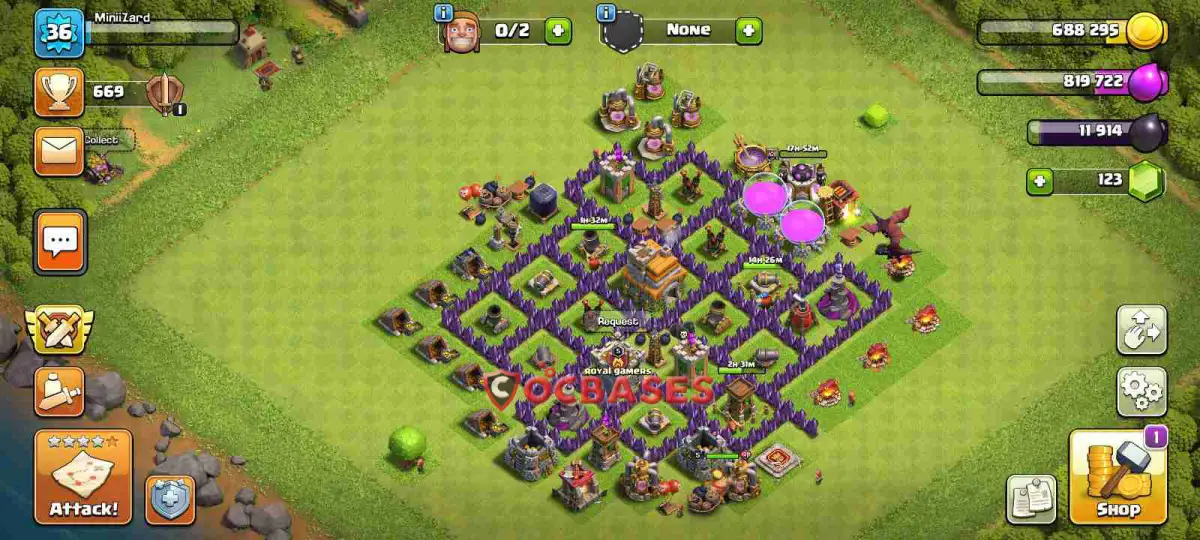
Task: Open the Attack! map button
Action: (x=83, y=477)
